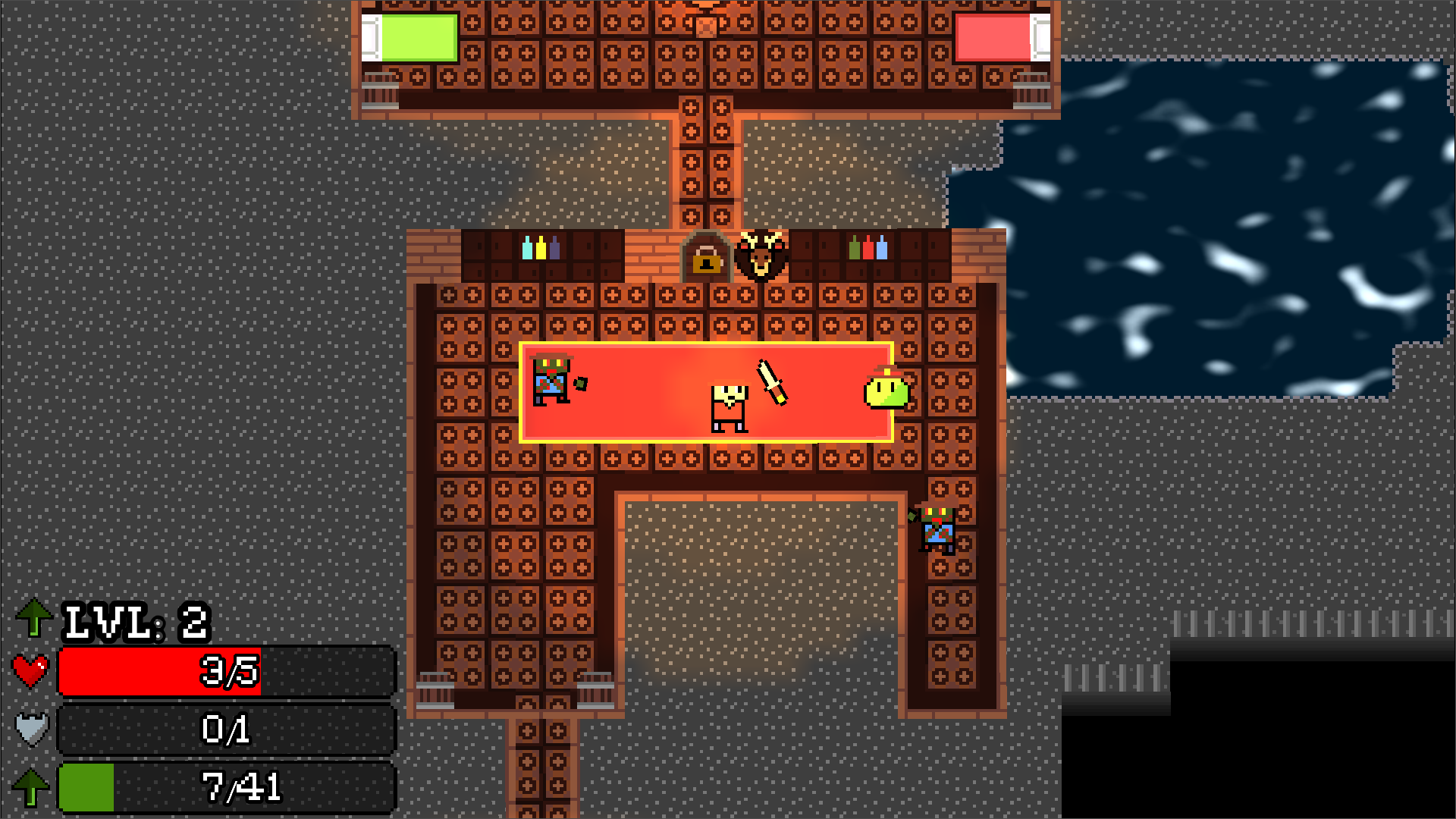Click the green bar at the top left

(418, 37)
